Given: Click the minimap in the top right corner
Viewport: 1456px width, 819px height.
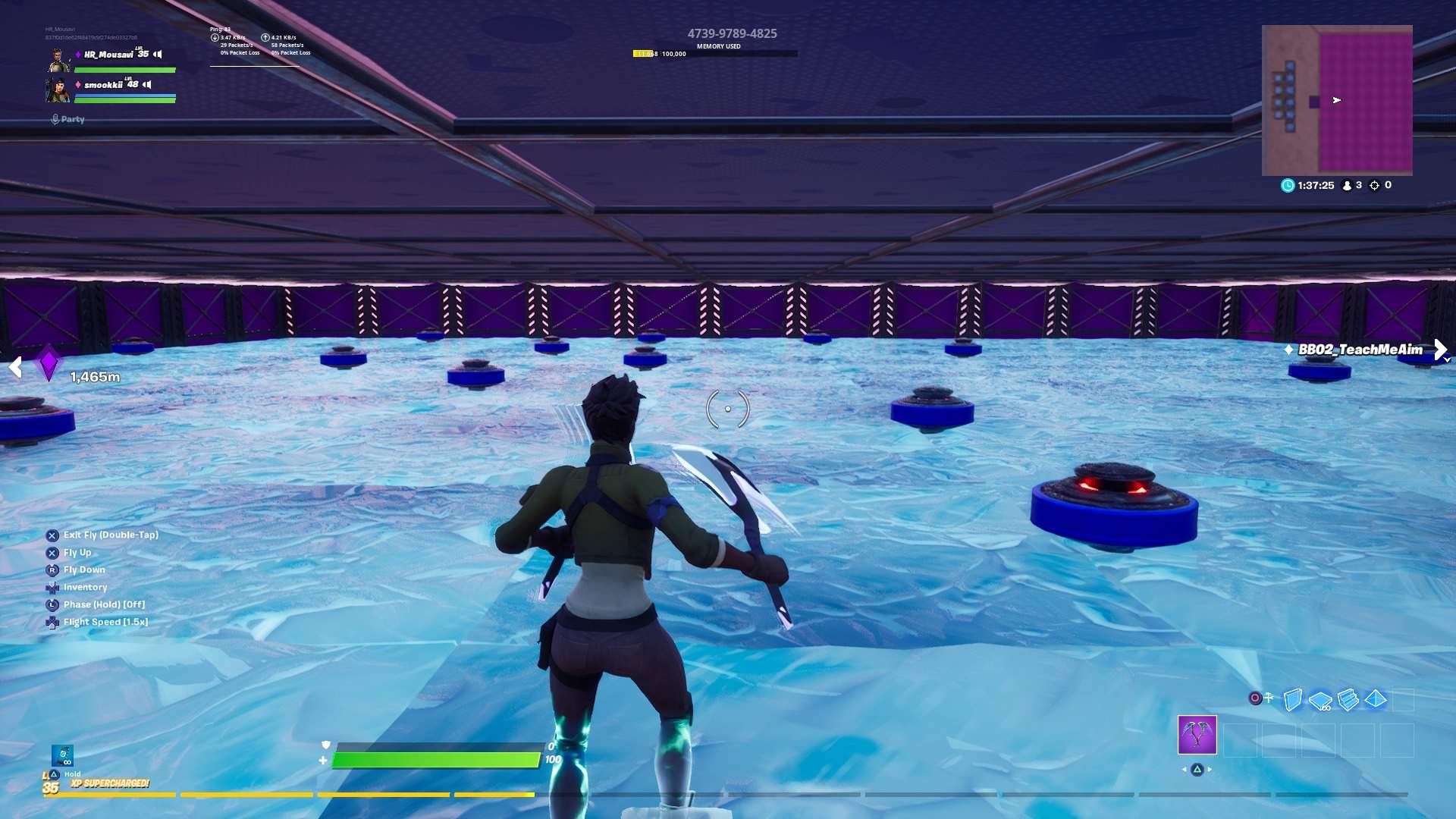Looking at the screenshot, I should click(1338, 99).
